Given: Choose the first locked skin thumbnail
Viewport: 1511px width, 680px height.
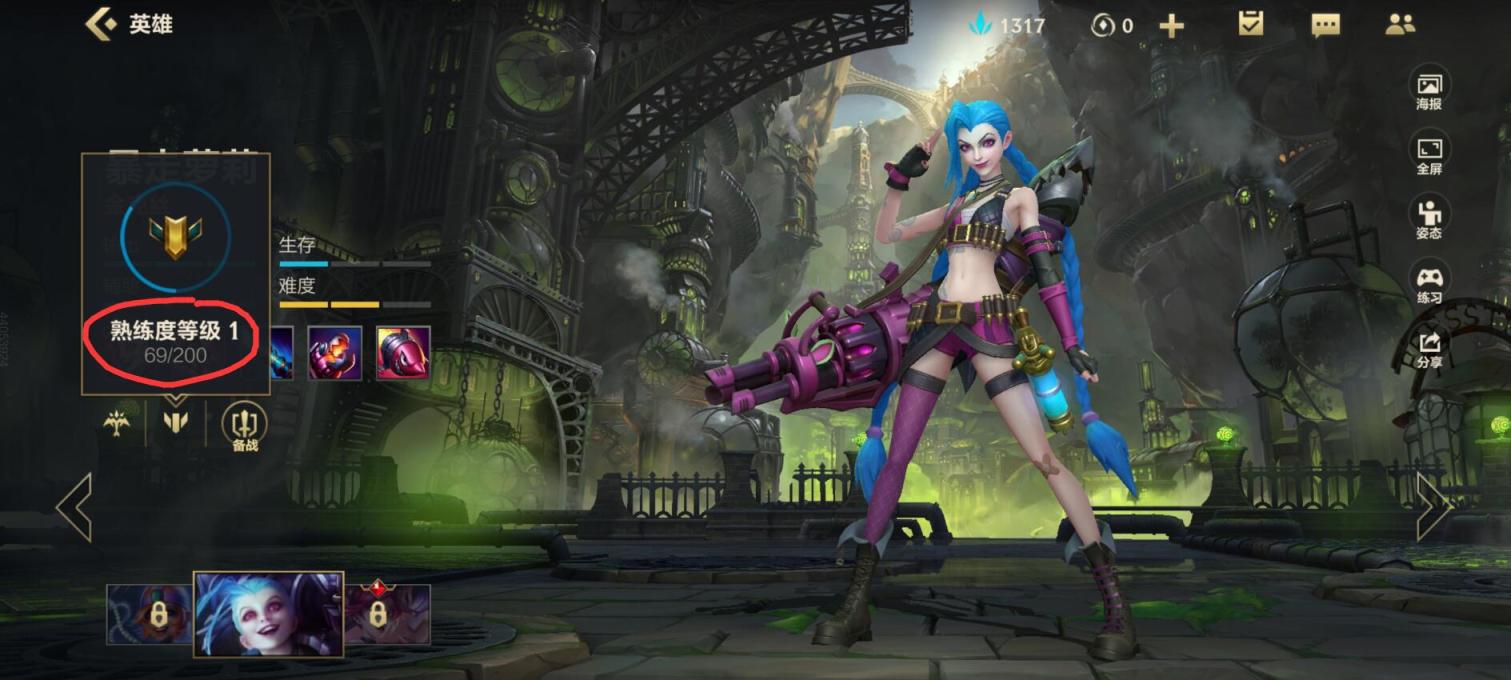Looking at the screenshot, I should [149, 614].
